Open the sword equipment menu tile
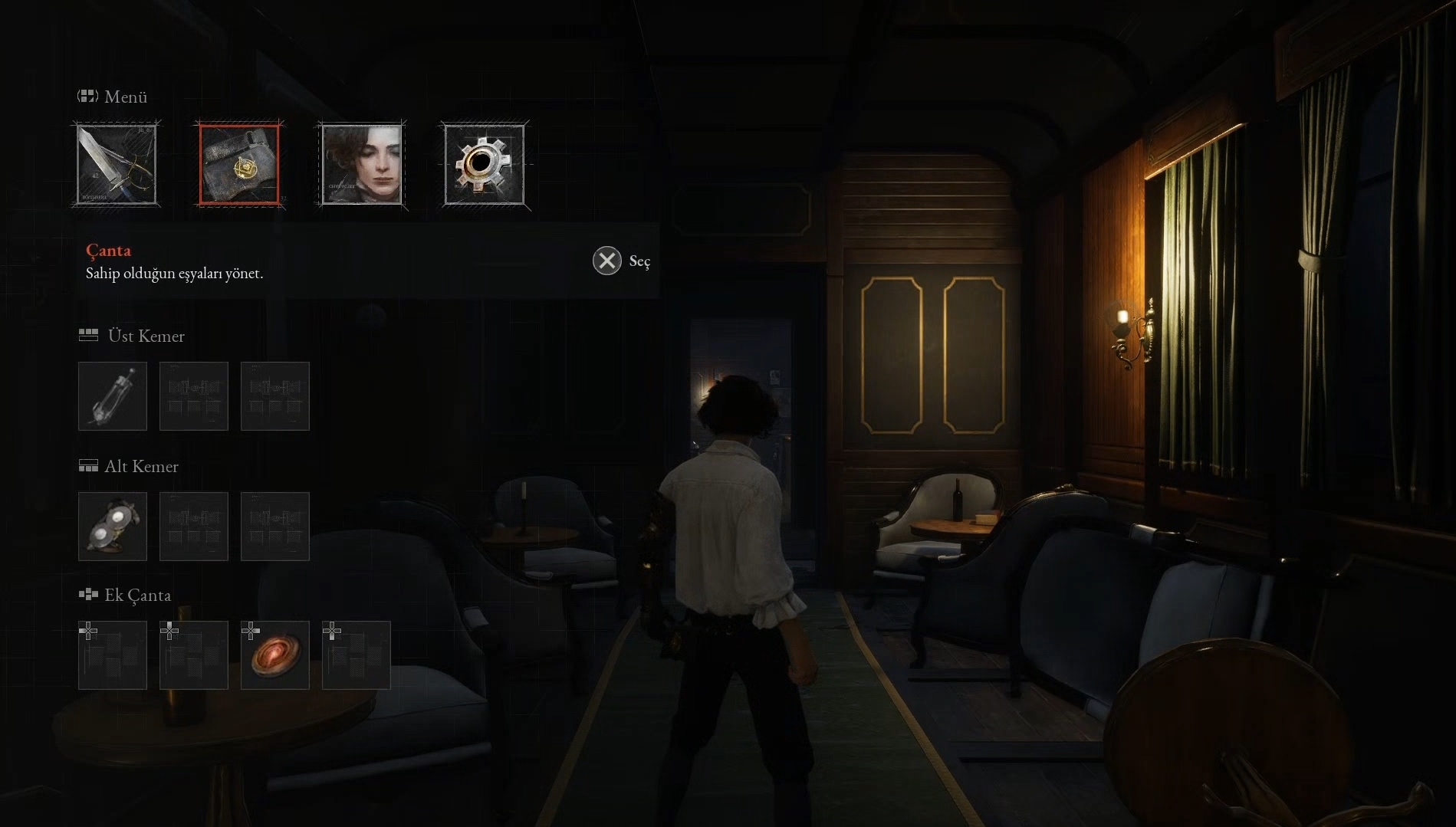1456x827 pixels. coord(117,165)
